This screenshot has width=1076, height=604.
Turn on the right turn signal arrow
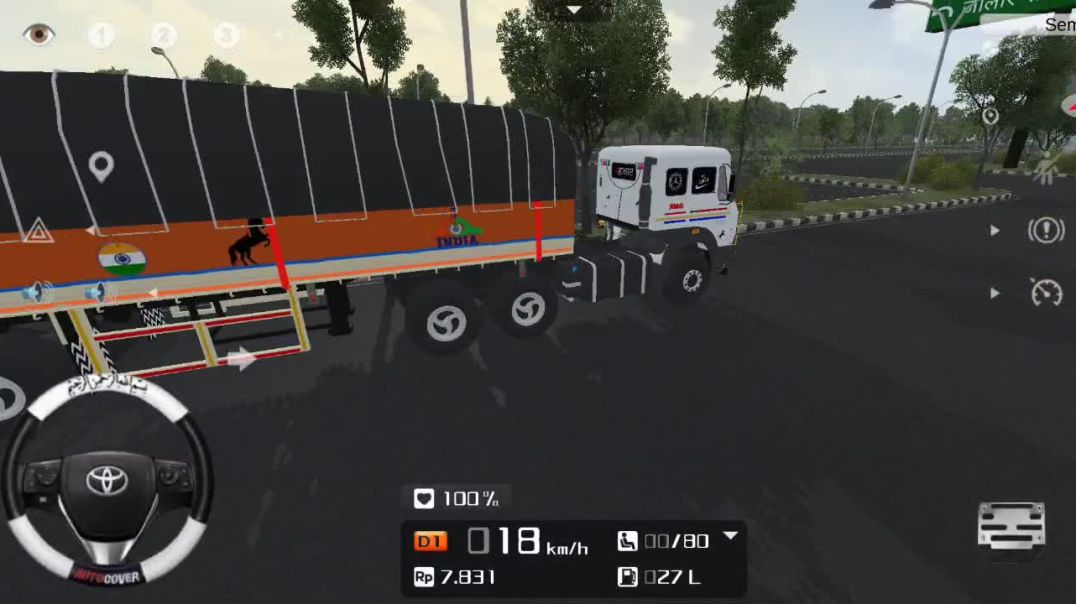click(x=240, y=359)
